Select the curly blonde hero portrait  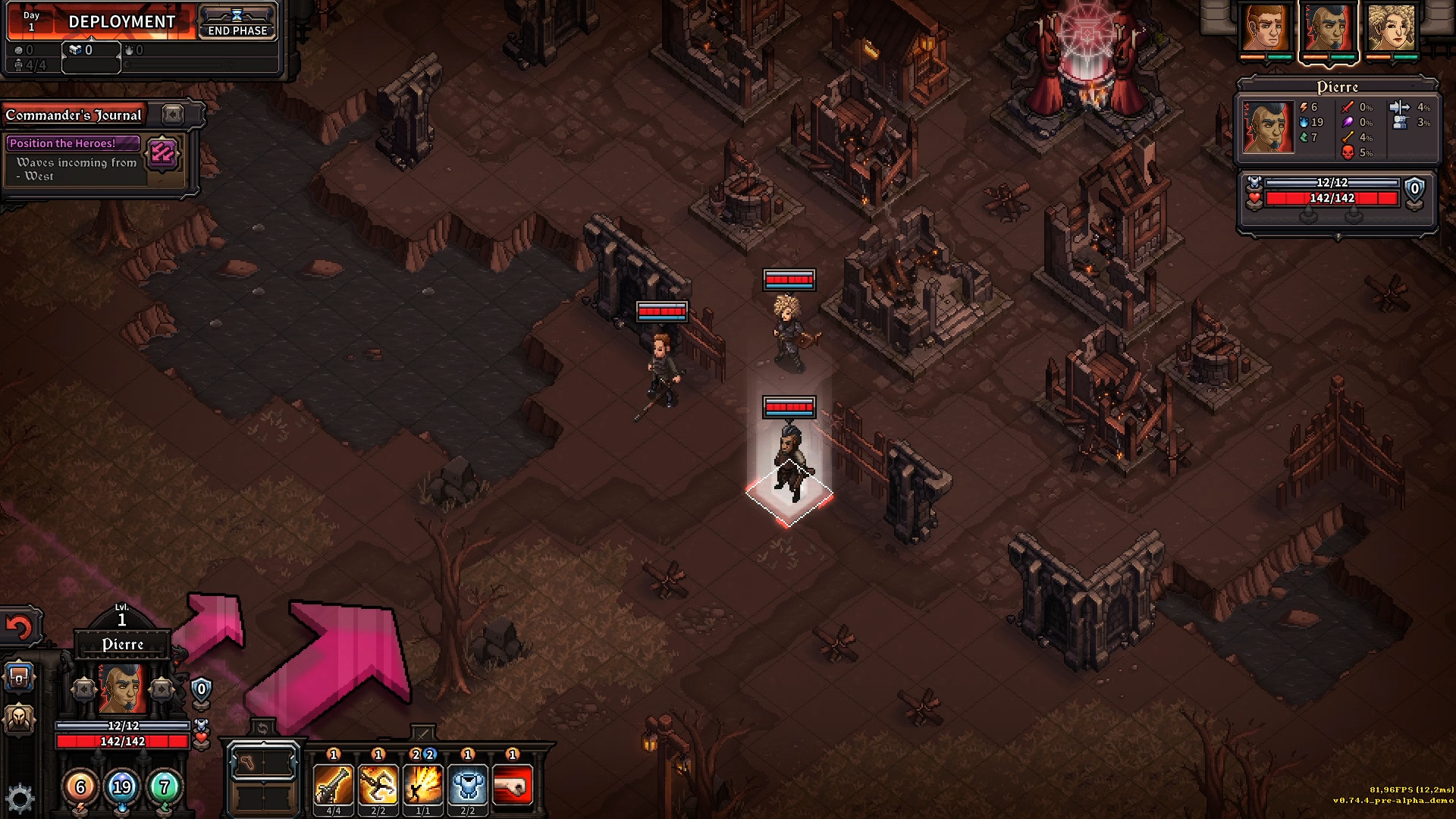coord(1392,29)
